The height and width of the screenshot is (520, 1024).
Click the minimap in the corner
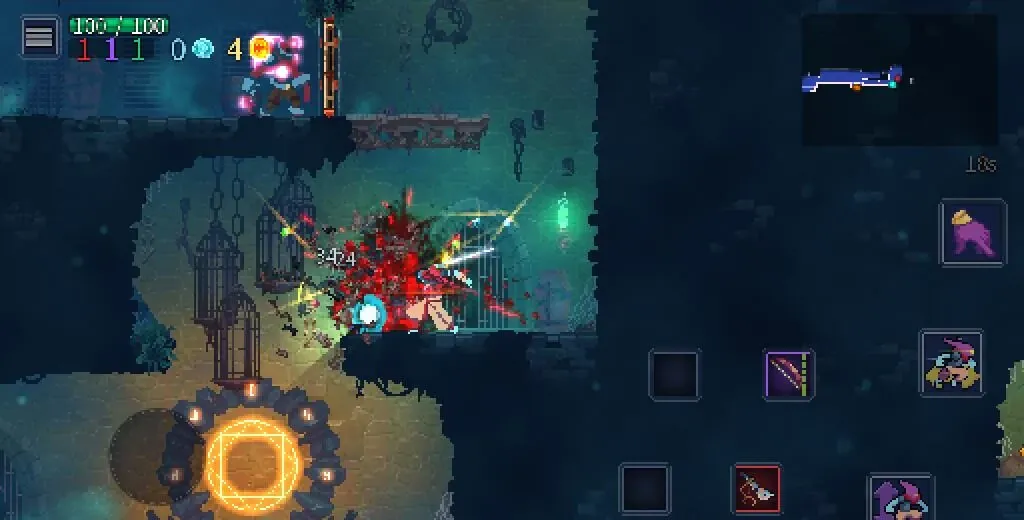[x=899, y=80]
